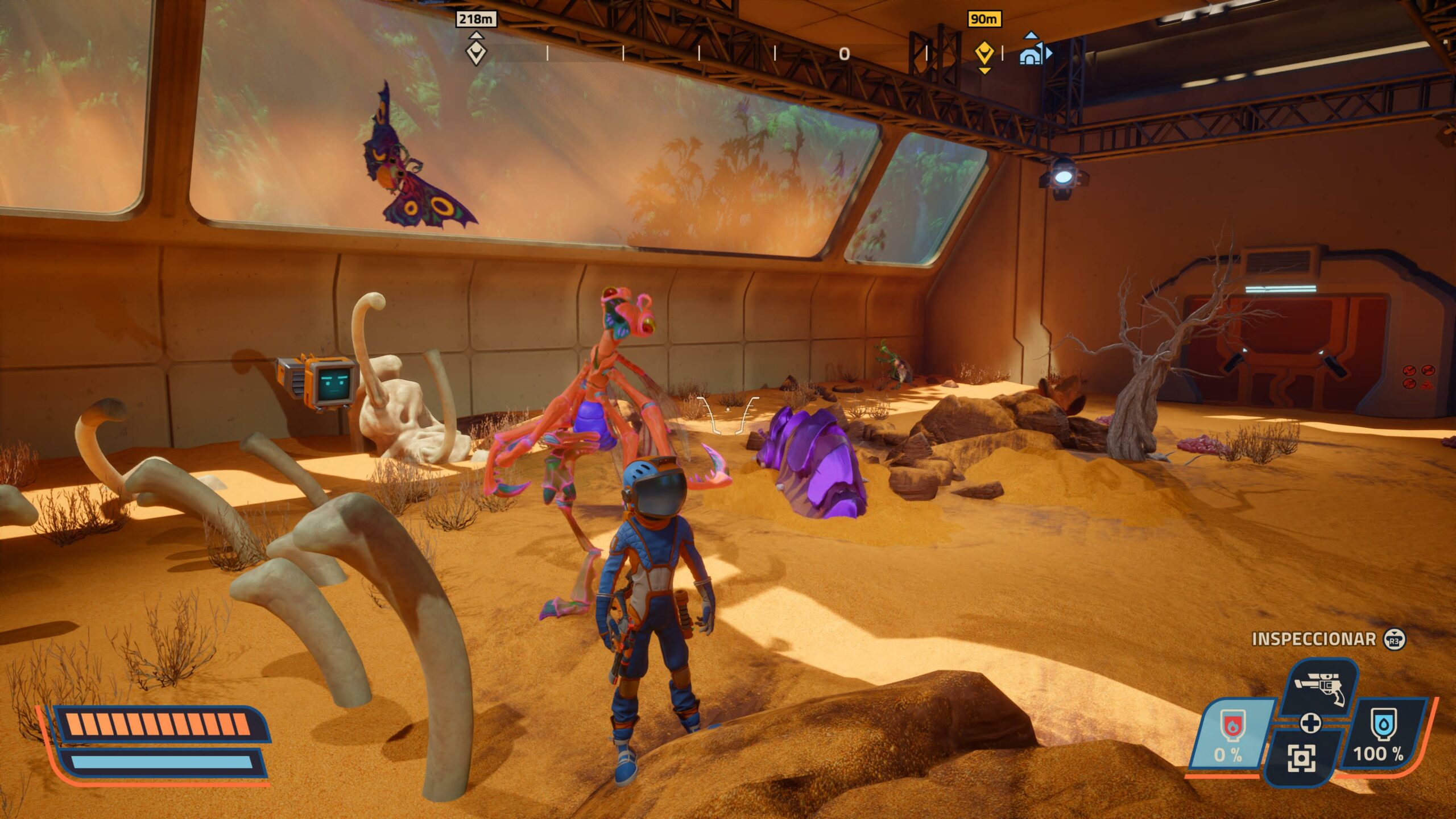Activate the scanner frame icon

1301,758
